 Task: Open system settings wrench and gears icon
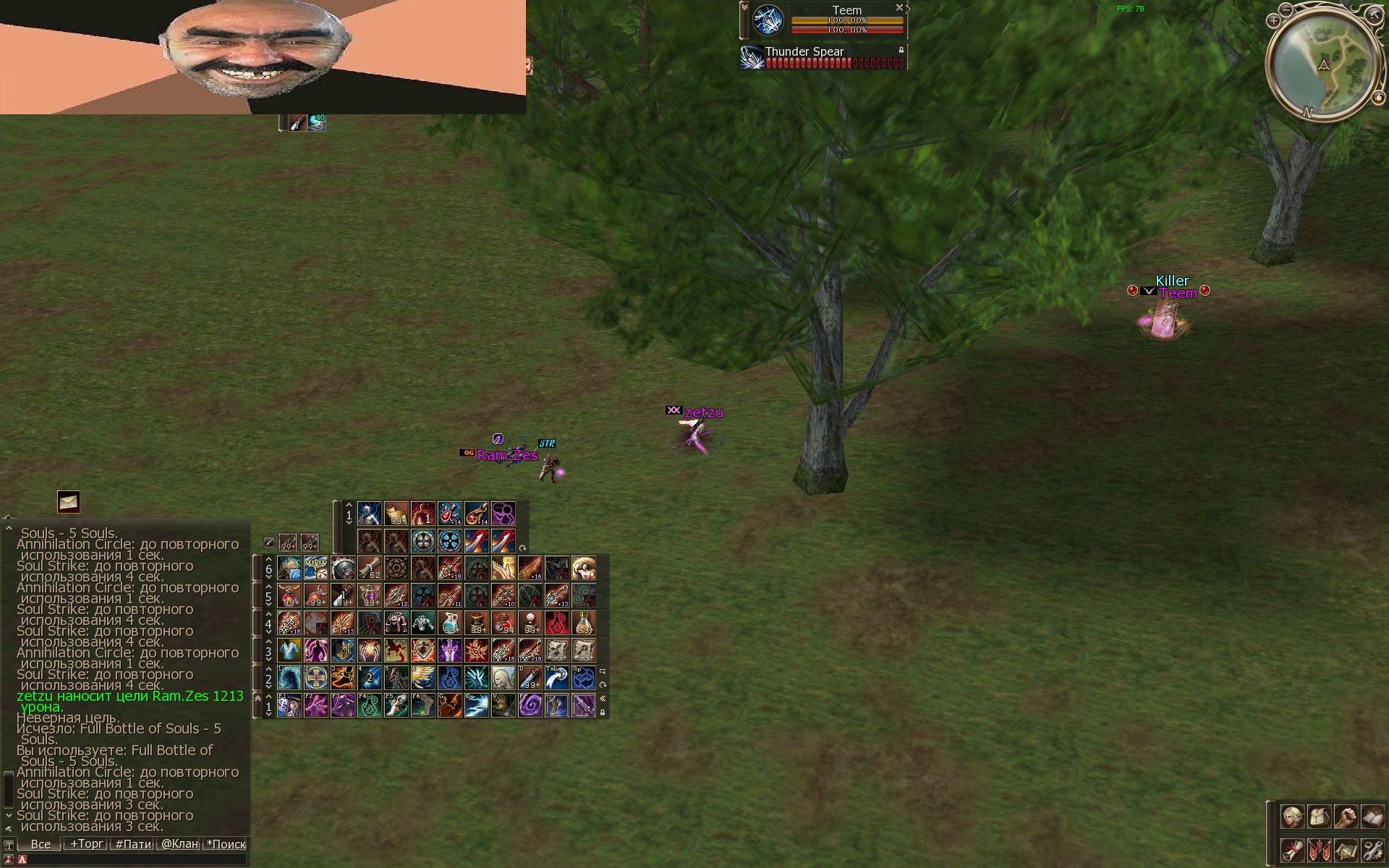click(1372, 849)
